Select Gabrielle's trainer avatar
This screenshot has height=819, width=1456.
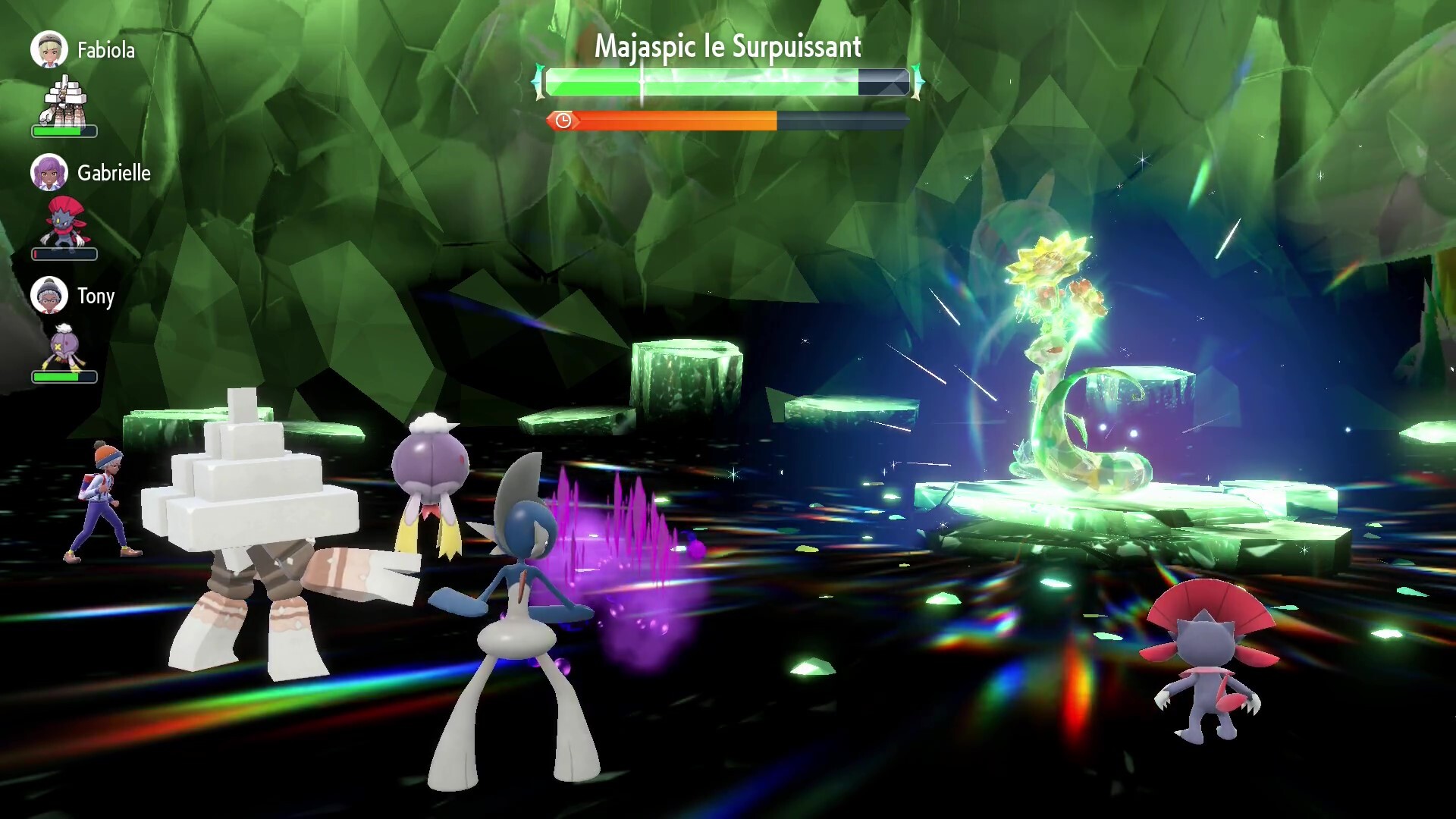49,172
